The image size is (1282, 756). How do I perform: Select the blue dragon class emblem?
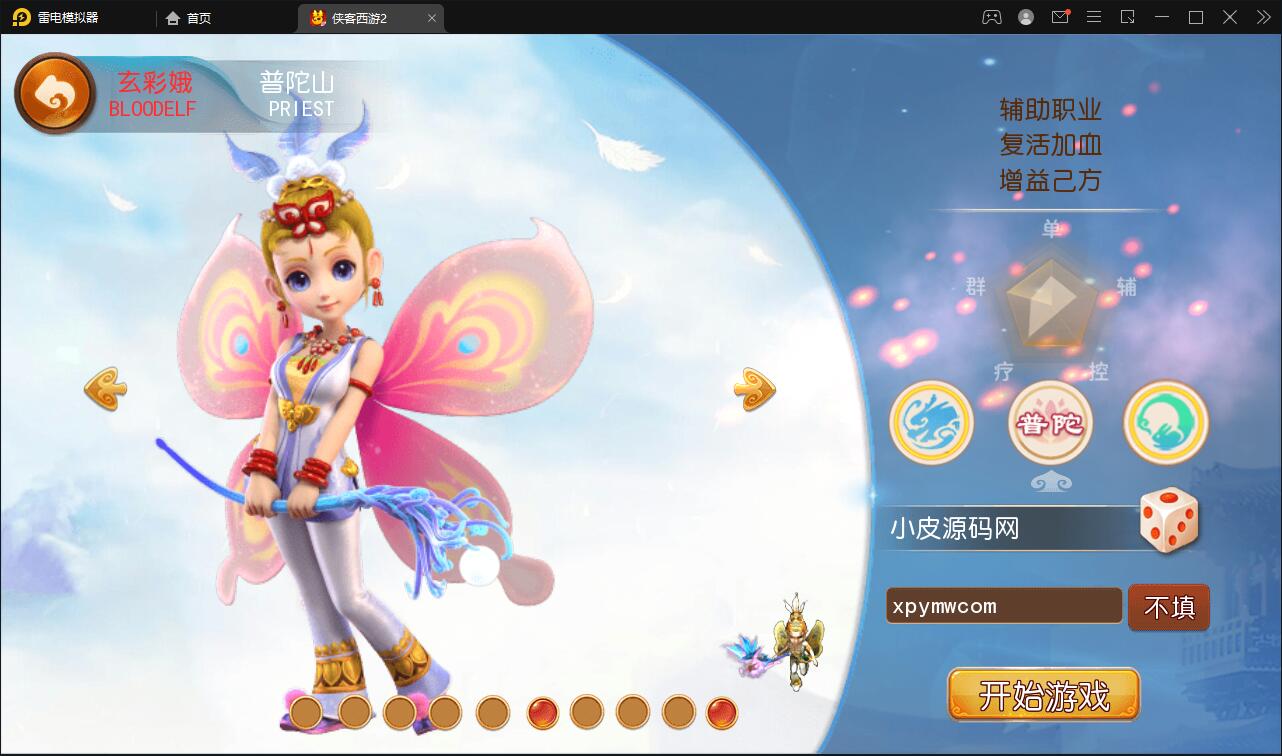(931, 423)
